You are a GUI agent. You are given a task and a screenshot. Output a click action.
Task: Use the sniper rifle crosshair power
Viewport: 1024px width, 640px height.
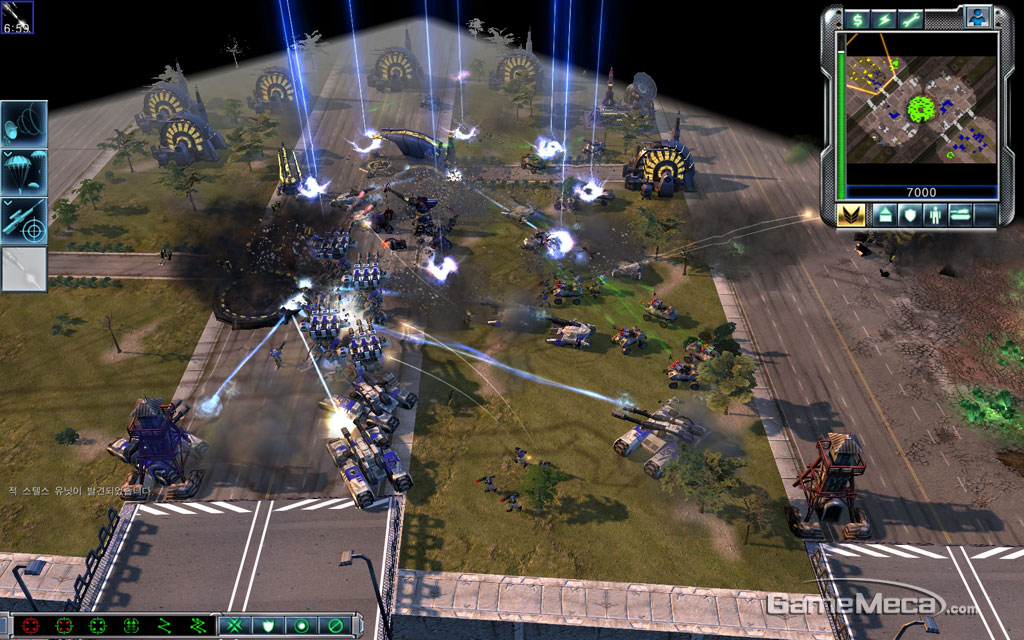(x=24, y=221)
